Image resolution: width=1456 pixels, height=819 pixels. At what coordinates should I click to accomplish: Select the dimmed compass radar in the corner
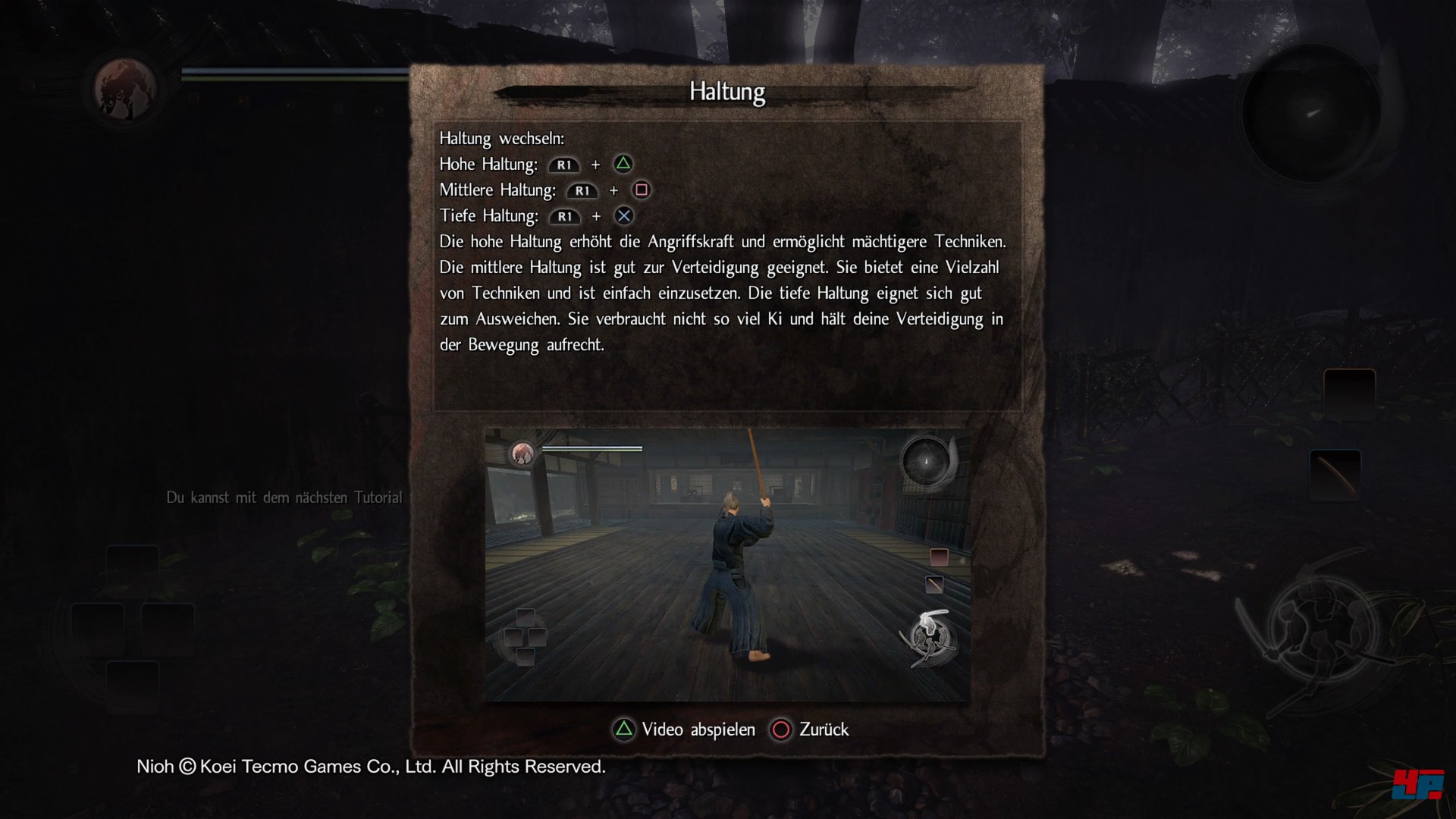(1311, 114)
